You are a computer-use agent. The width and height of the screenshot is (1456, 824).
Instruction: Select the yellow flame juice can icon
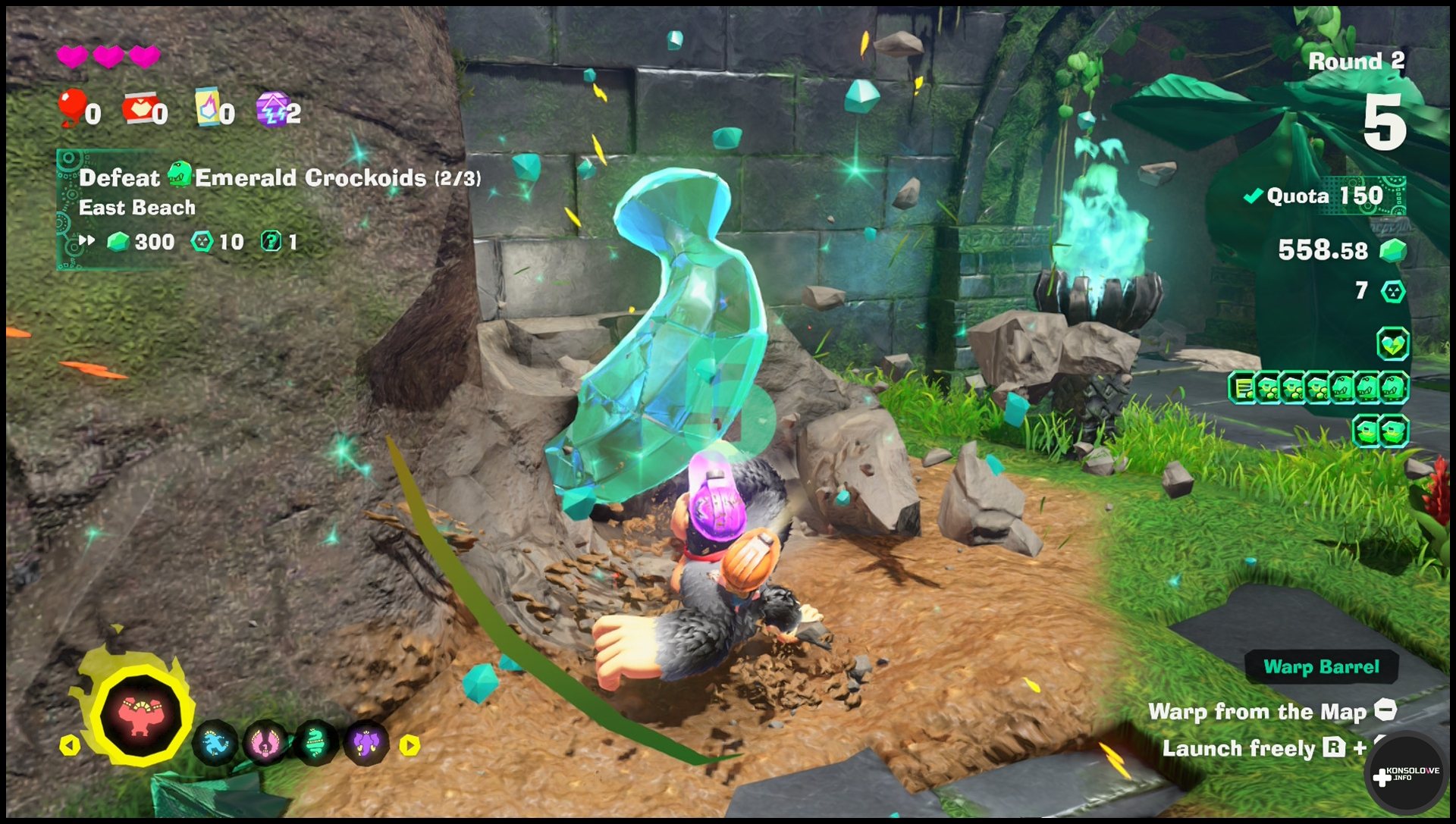tap(207, 107)
